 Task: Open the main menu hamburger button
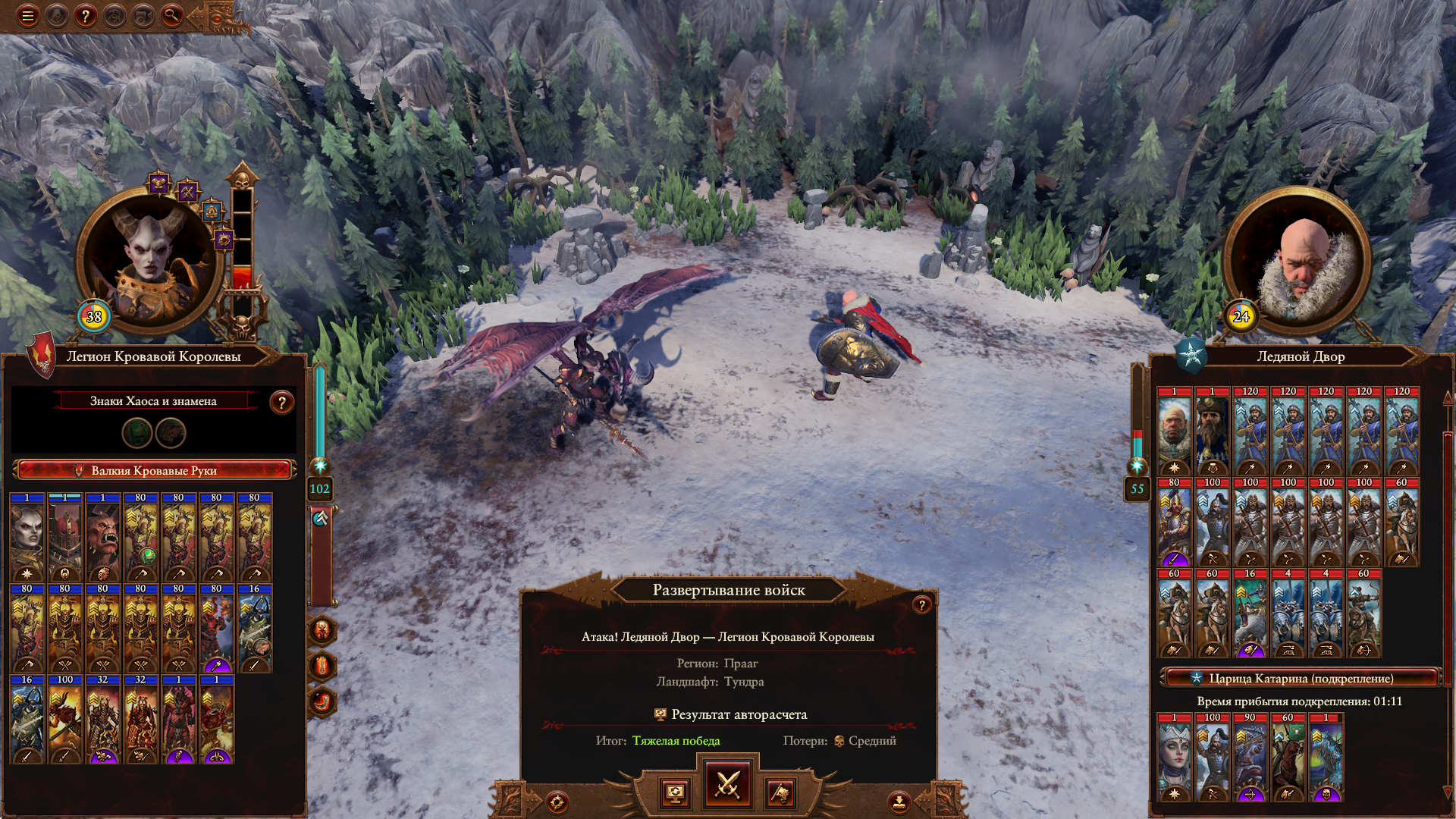point(28,16)
